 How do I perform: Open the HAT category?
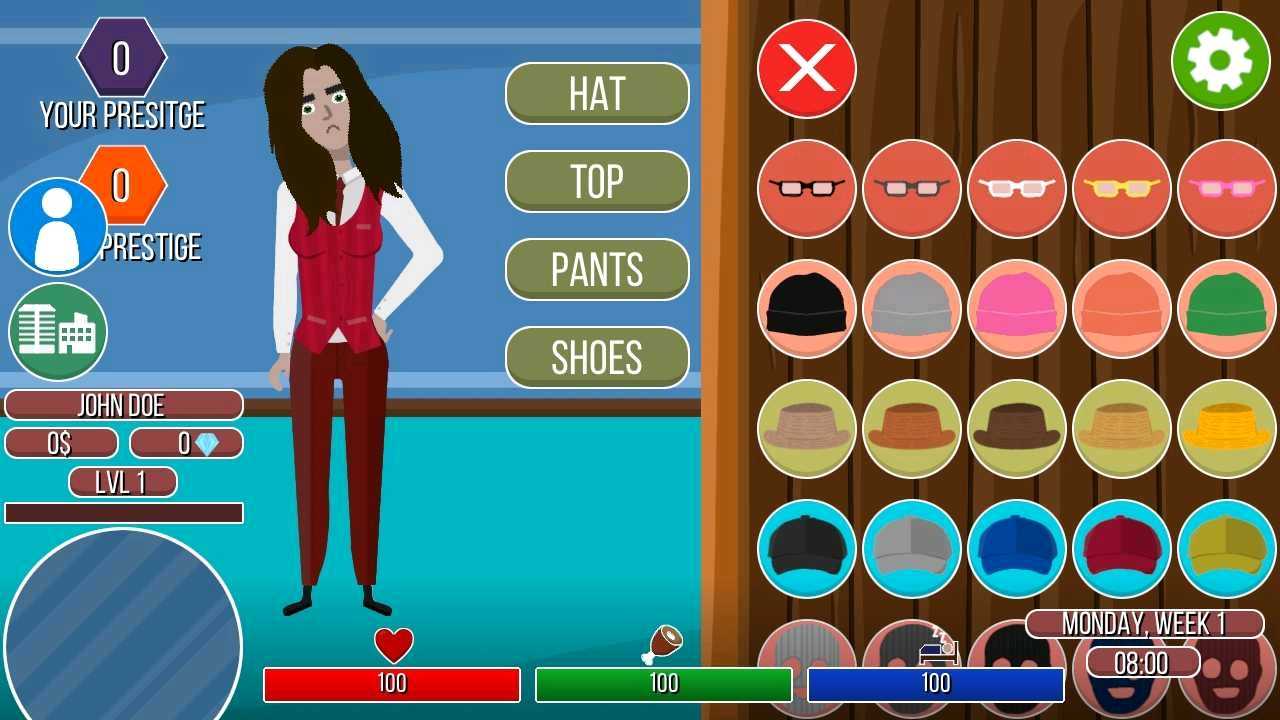pyautogui.click(x=597, y=93)
